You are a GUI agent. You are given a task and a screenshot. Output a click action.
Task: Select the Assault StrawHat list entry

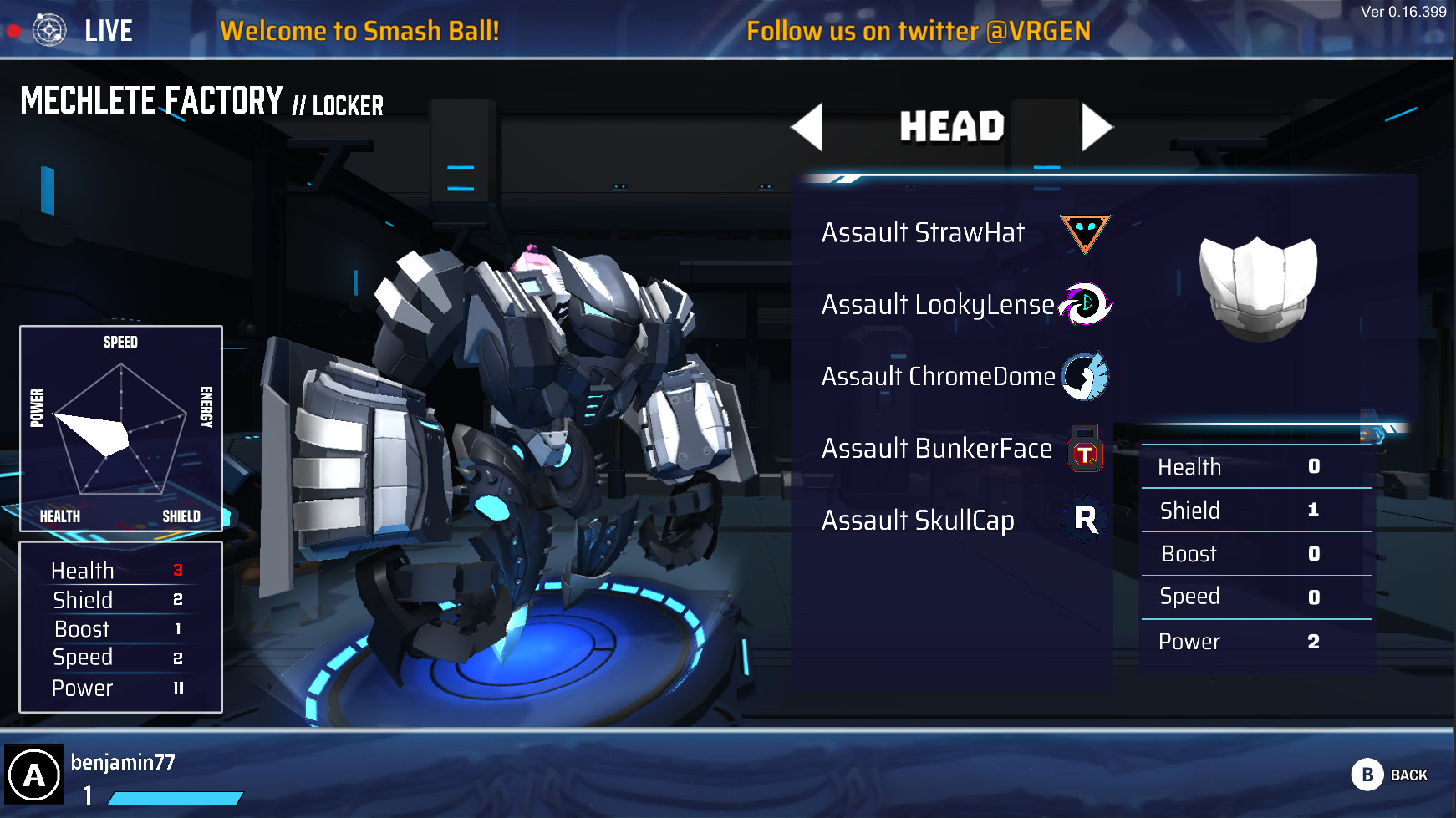(x=922, y=232)
